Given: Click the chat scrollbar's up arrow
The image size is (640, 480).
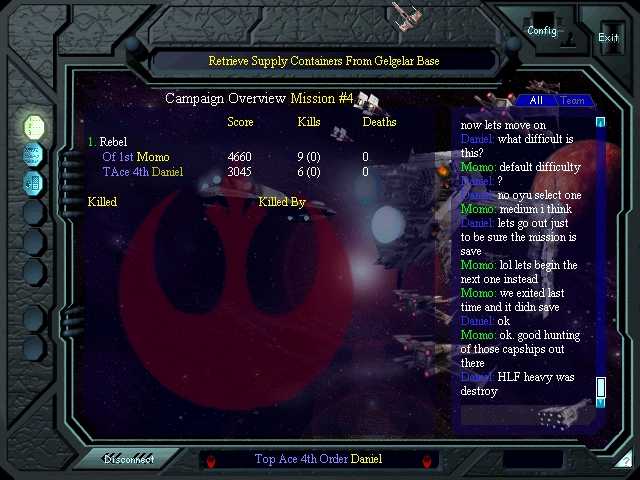Looking at the screenshot, I should (601, 123).
